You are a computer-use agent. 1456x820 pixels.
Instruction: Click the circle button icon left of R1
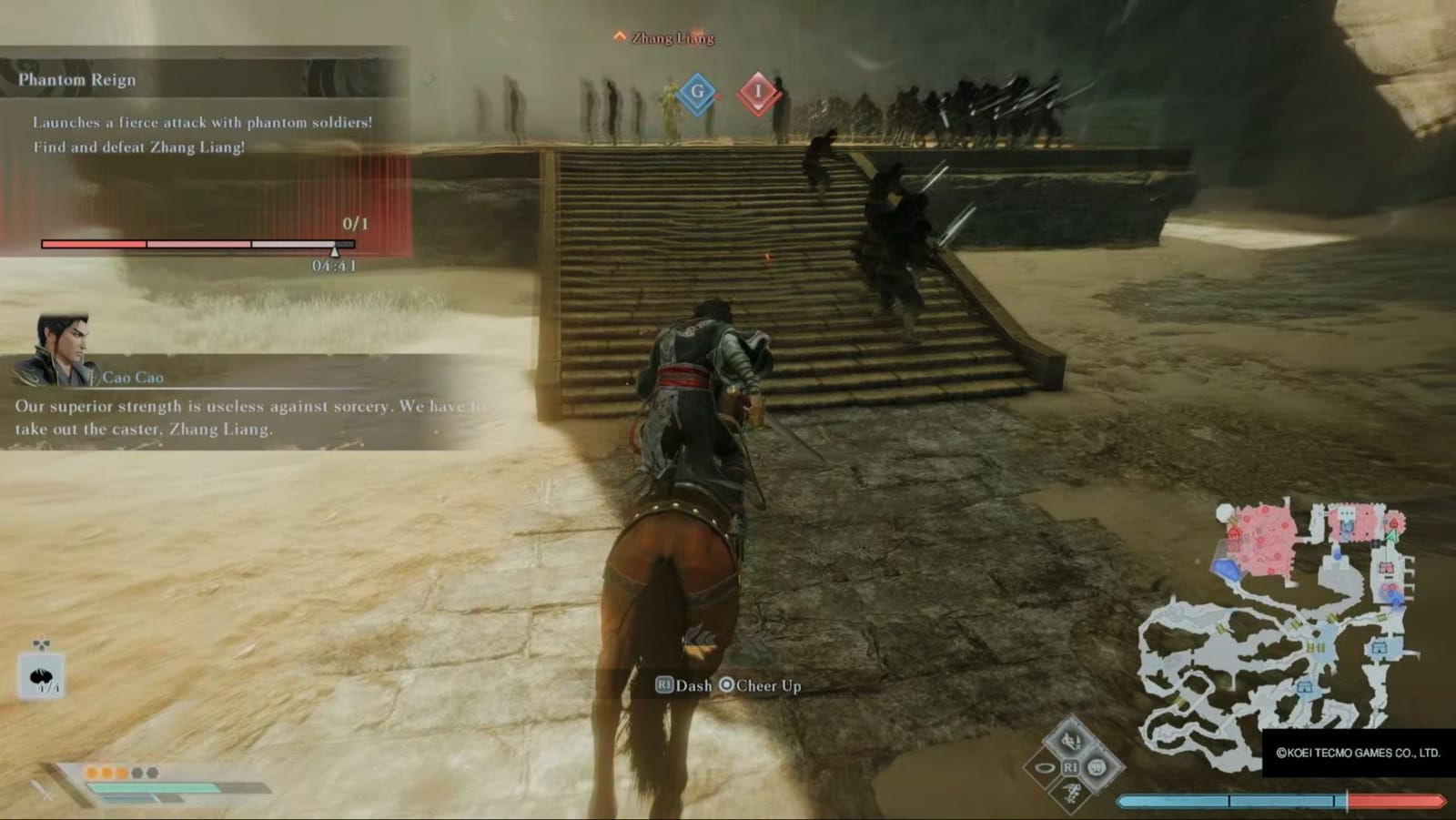click(1046, 767)
